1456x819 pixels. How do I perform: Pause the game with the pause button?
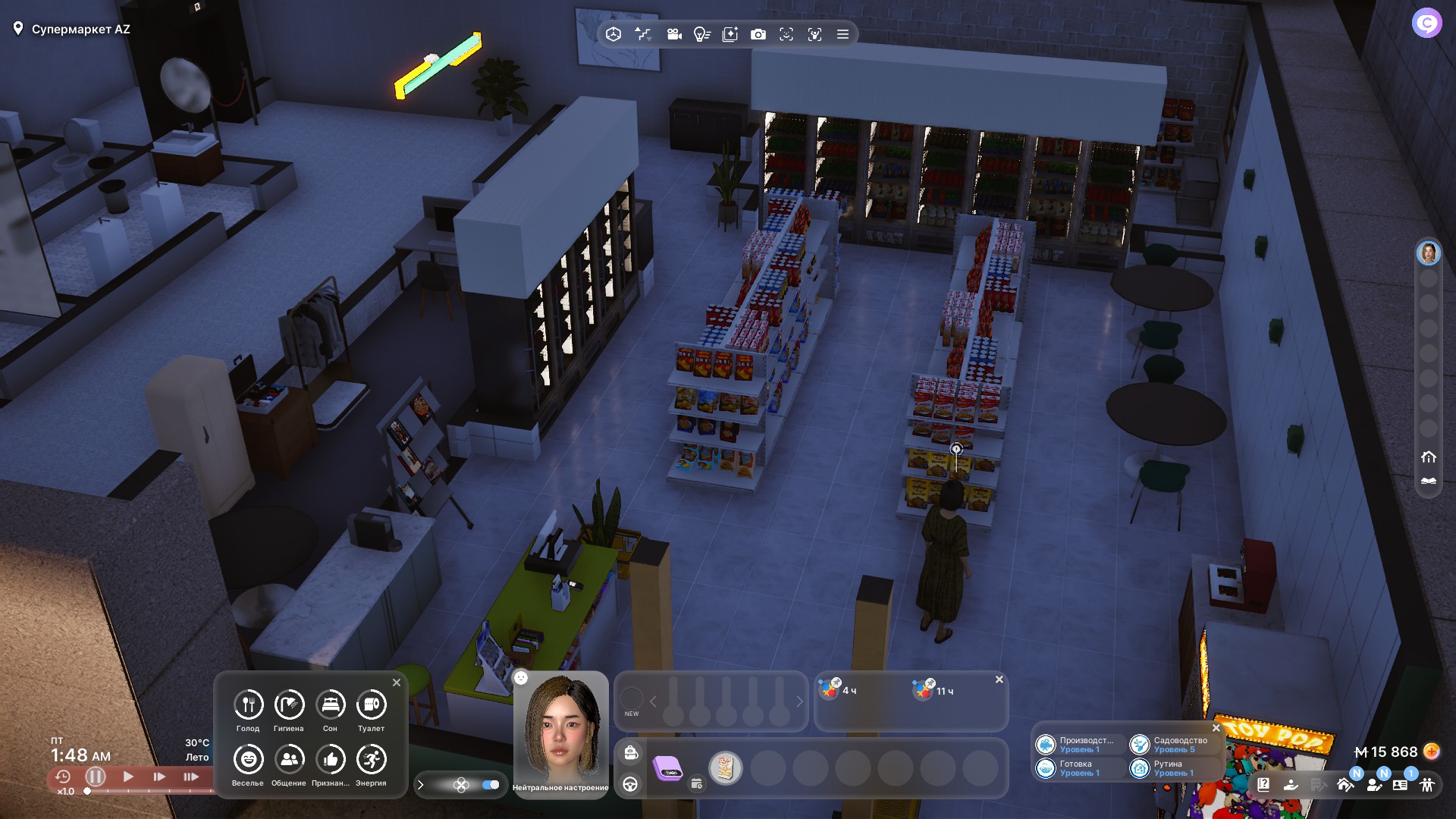point(96,777)
